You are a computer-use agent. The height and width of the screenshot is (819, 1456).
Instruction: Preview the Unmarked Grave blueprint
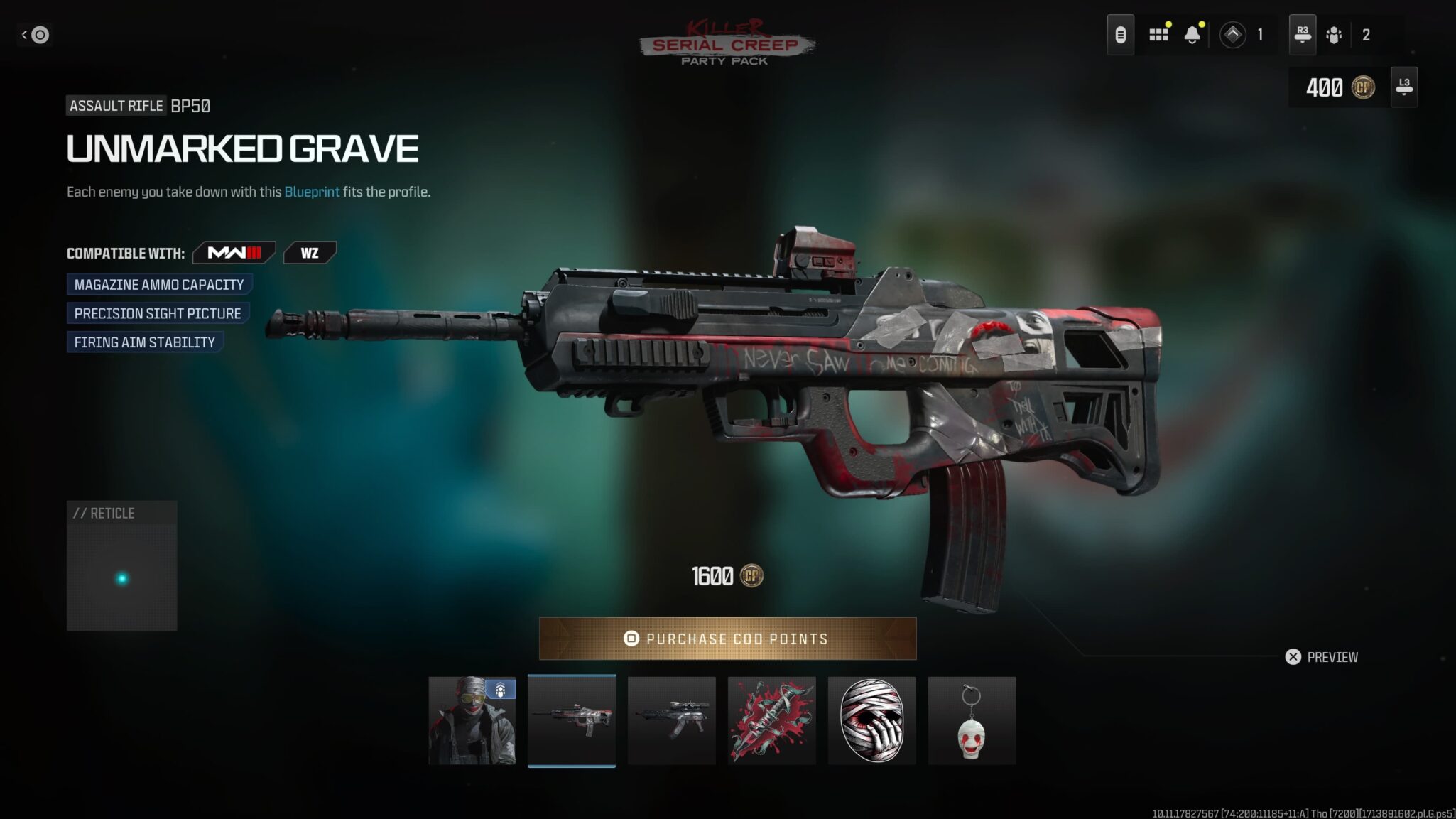pyautogui.click(x=1322, y=657)
